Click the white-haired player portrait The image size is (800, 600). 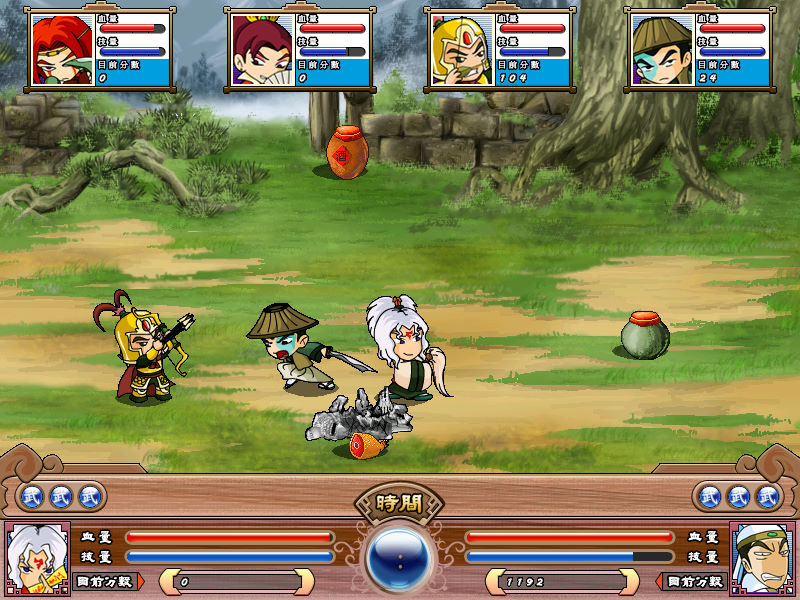click(x=39, y=559)
